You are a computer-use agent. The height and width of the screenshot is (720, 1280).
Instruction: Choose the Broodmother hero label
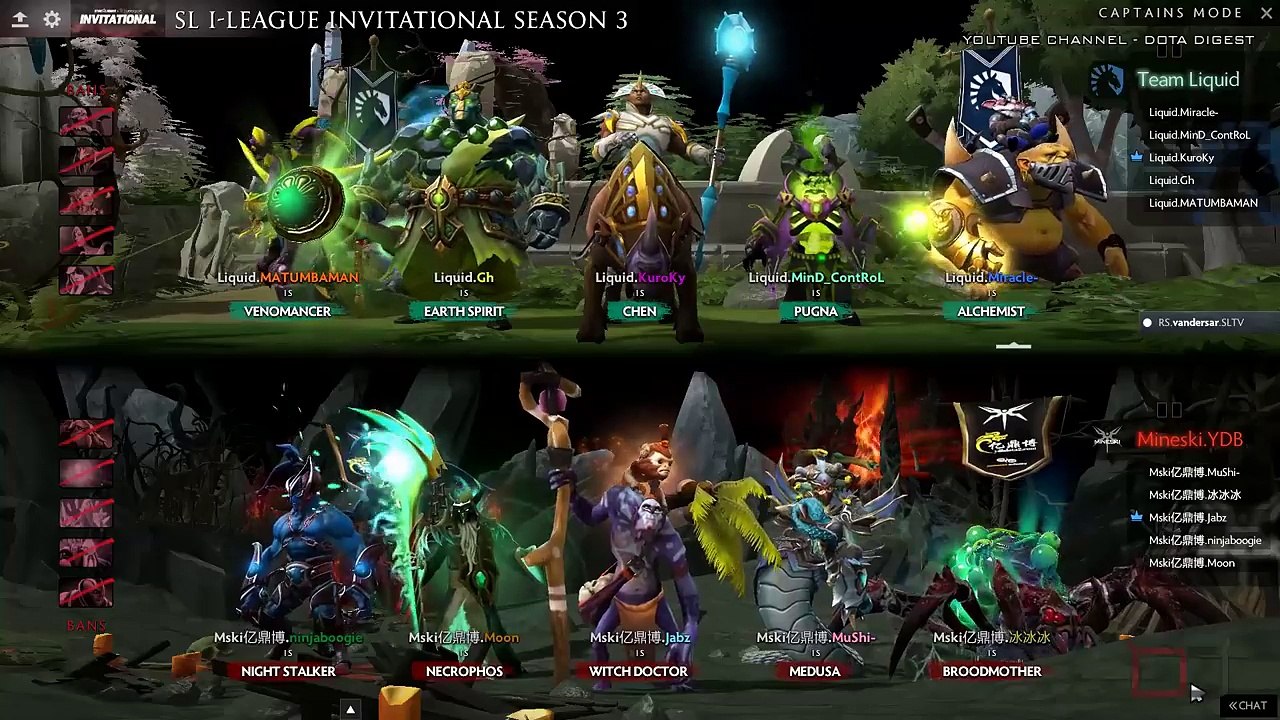tap(992, 671)
